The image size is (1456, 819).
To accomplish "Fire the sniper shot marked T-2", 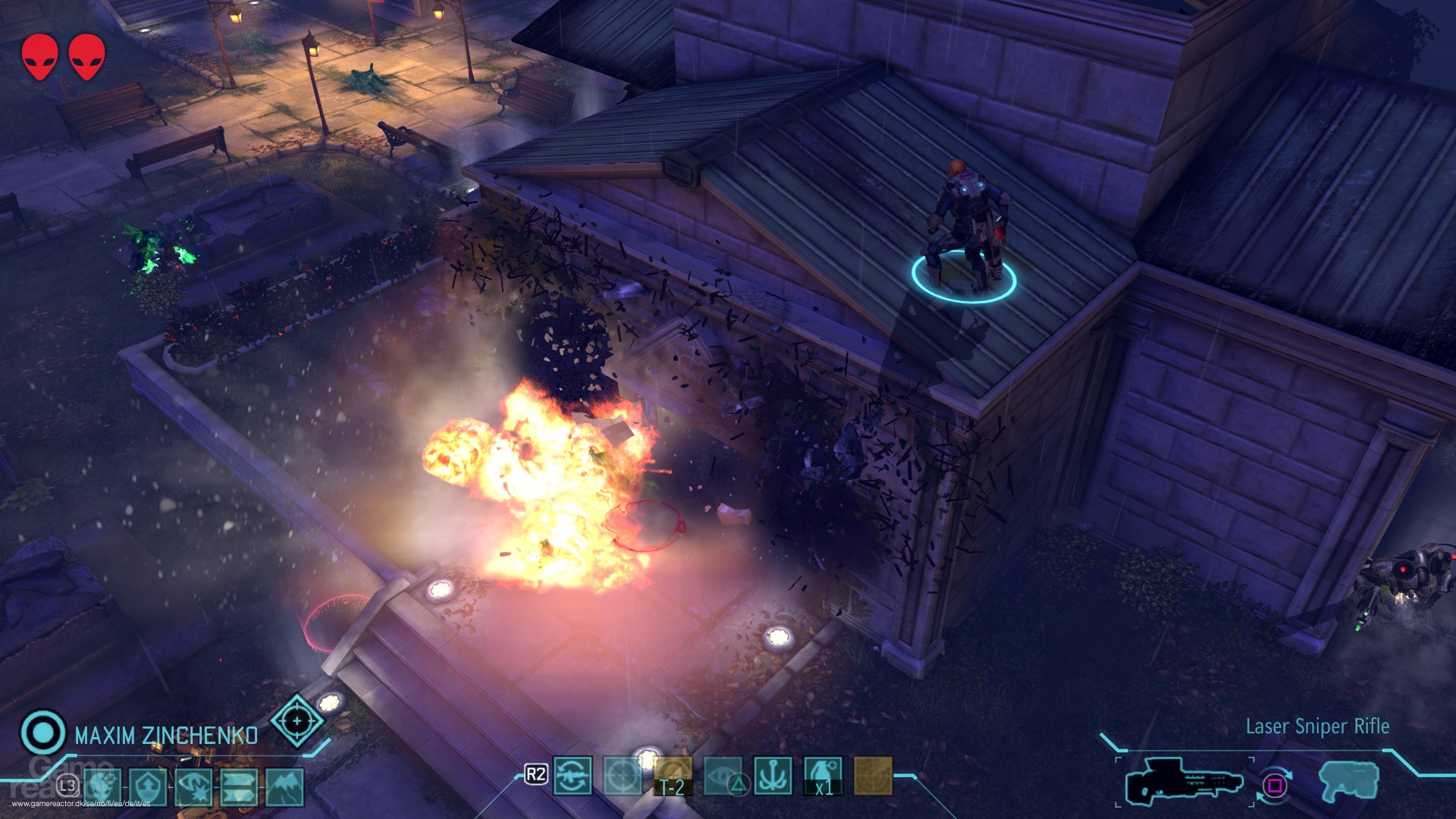I will [673, 777].
